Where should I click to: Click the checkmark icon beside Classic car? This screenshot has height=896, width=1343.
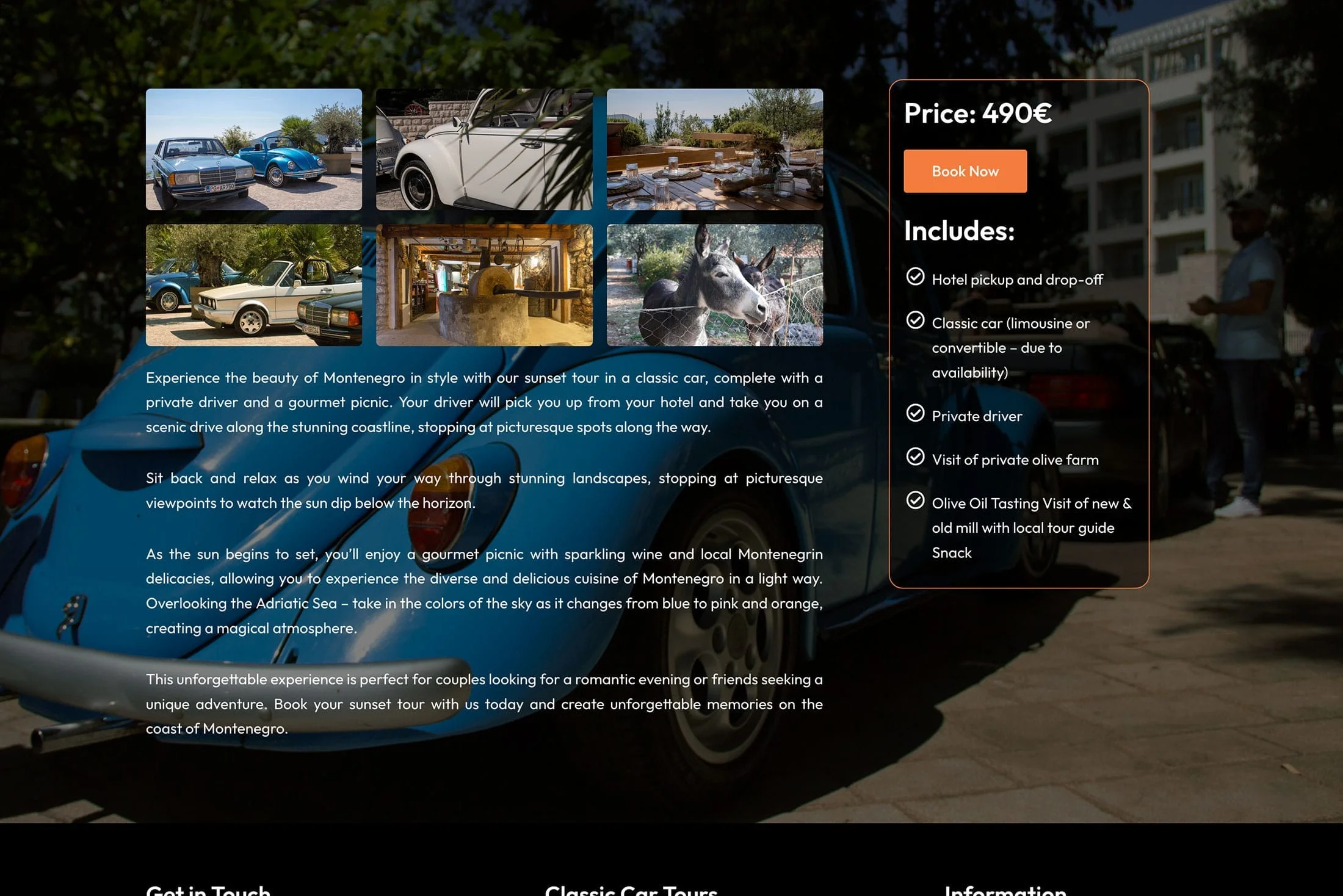pyautogui.click(x=914, y=320)
